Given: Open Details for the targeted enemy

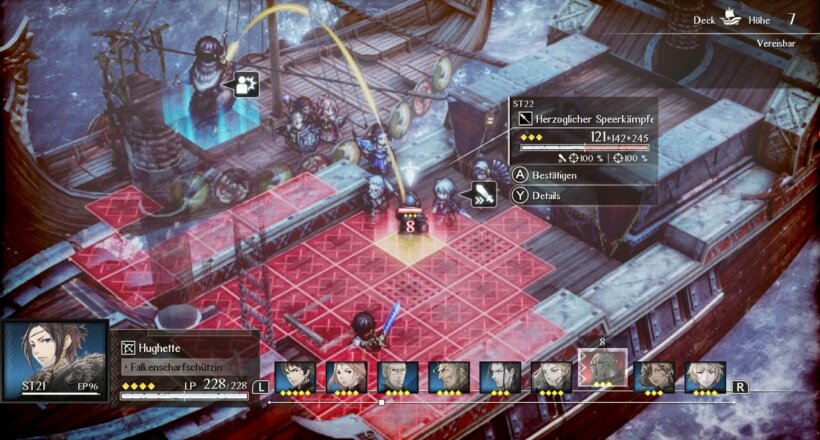Looking at the screenshot, I should [x=545, y=196].
